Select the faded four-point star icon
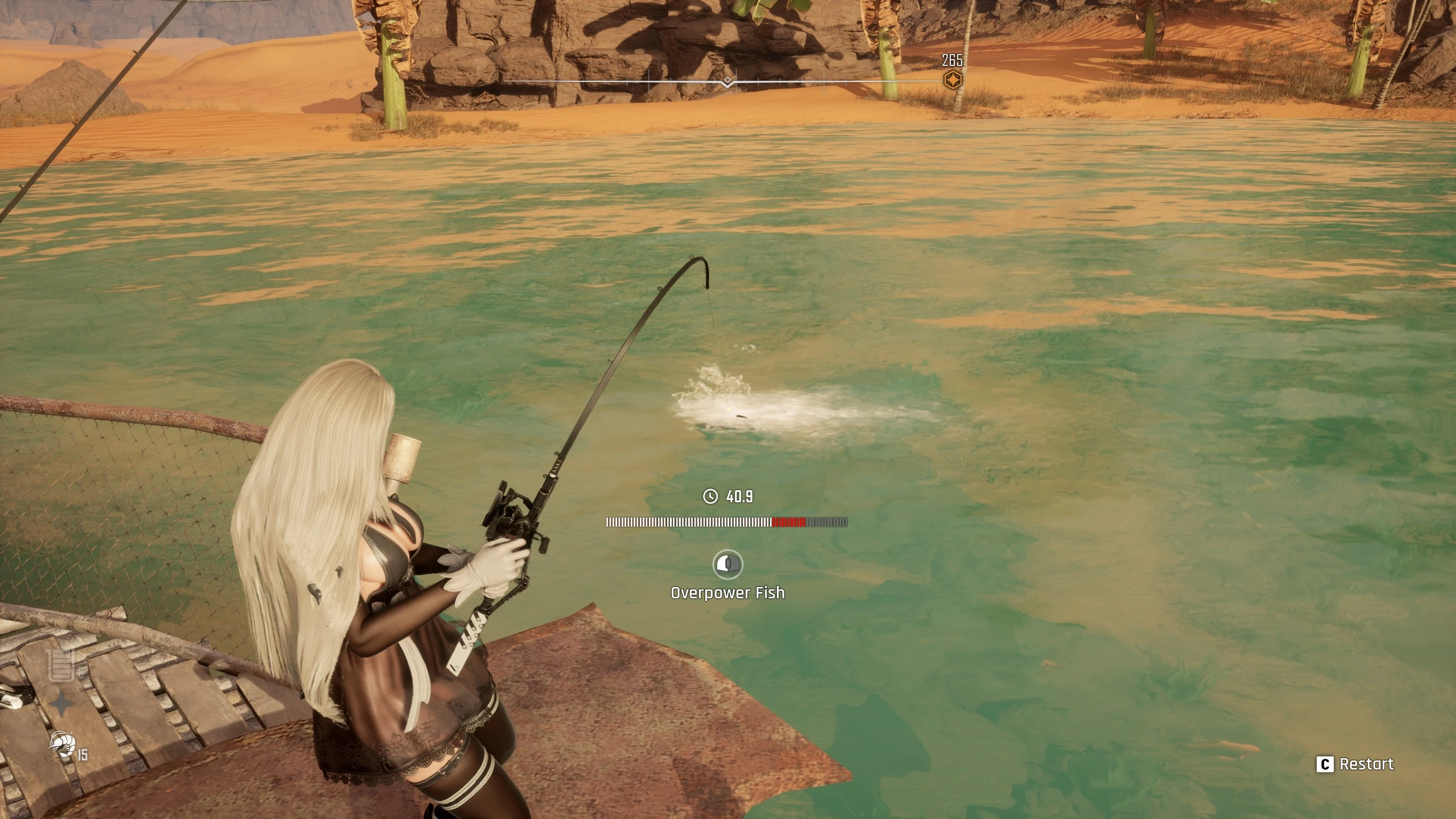 (61, 705)
